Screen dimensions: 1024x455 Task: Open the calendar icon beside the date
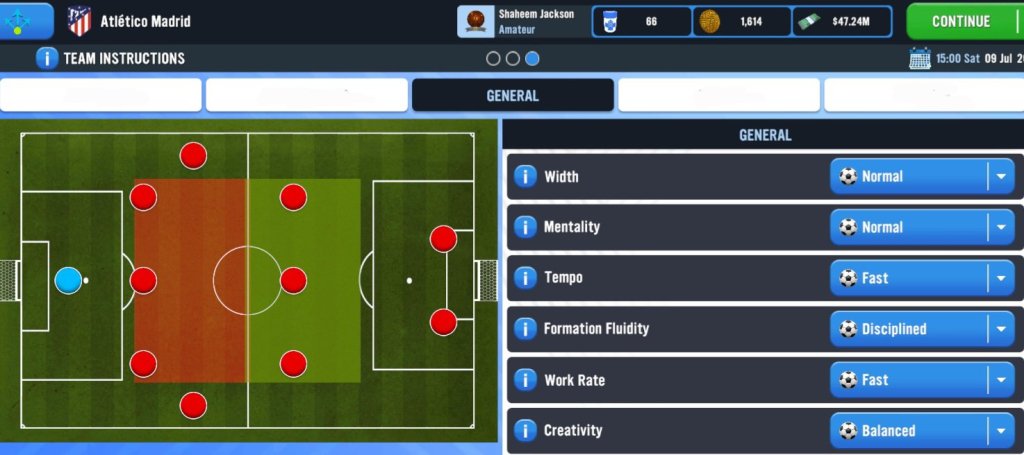pyautogui.click(x=920, y=58)
